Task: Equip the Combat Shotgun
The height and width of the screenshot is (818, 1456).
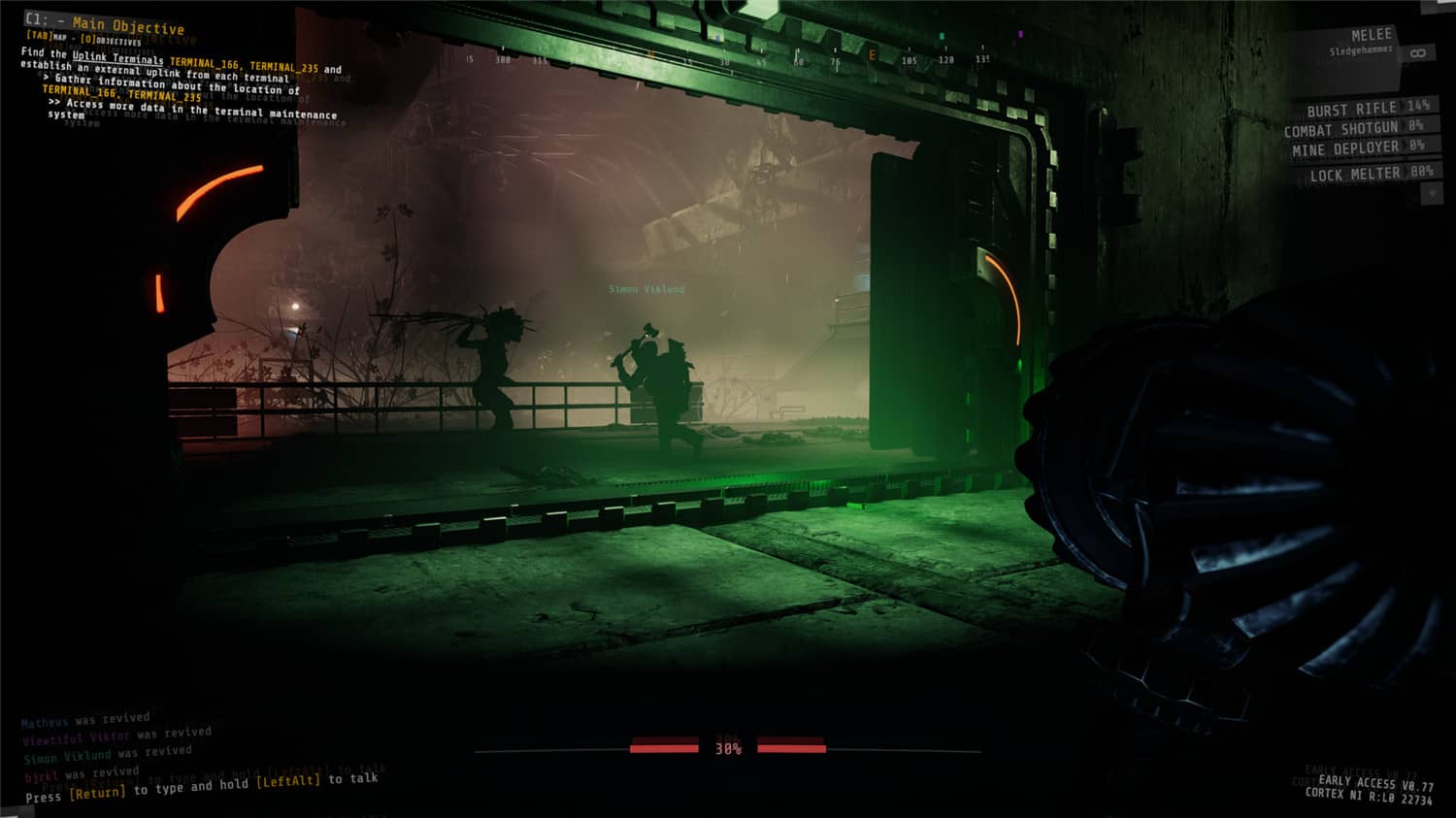Action: (1341, 127)
